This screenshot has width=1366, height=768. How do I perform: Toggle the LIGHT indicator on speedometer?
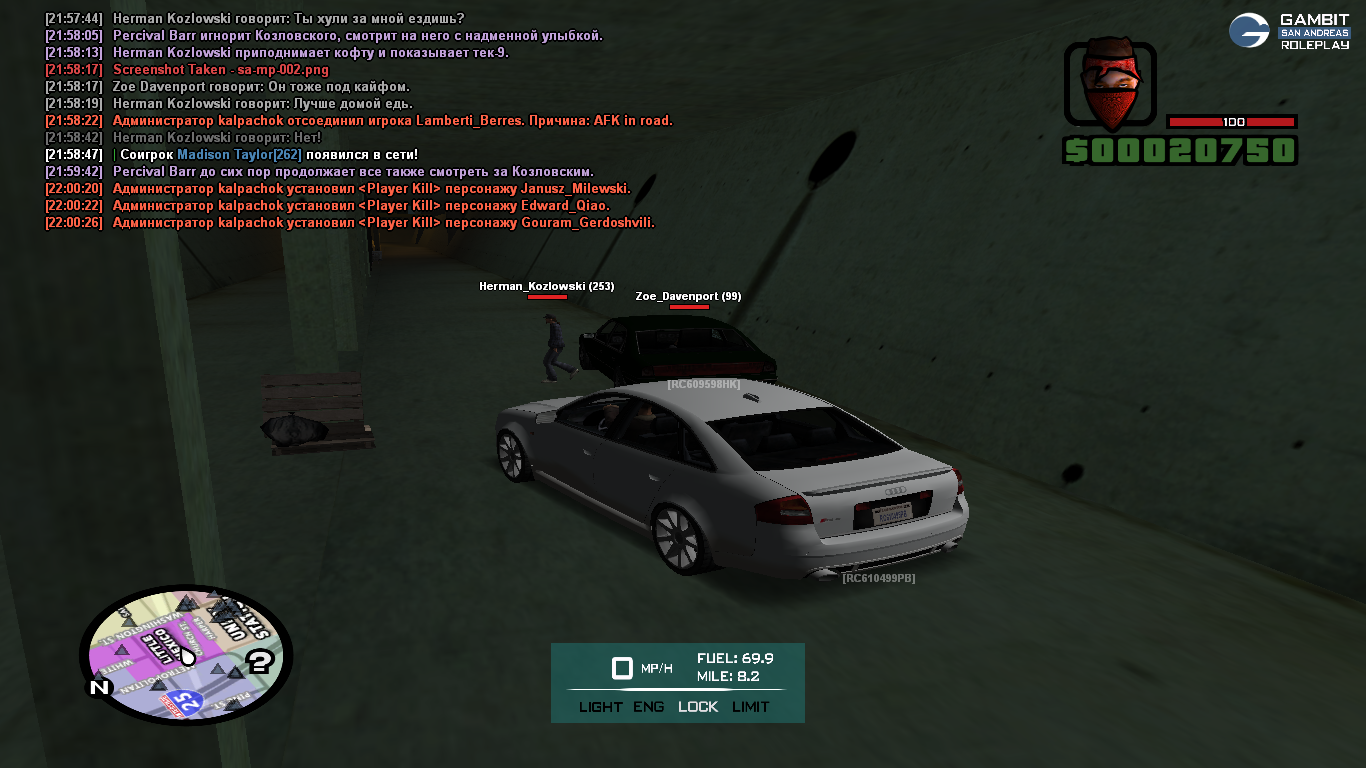point(600,707)
